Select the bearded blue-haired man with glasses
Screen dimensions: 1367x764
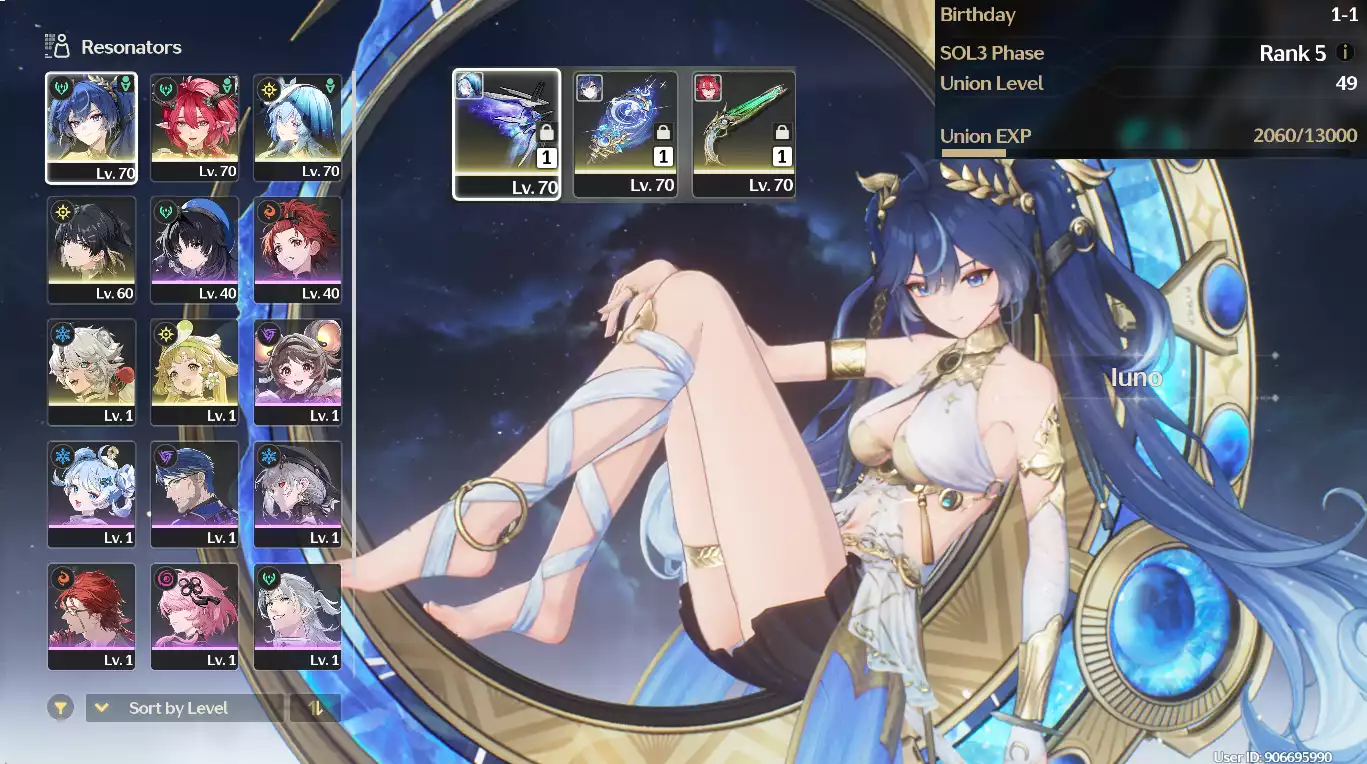click(194, 494)
